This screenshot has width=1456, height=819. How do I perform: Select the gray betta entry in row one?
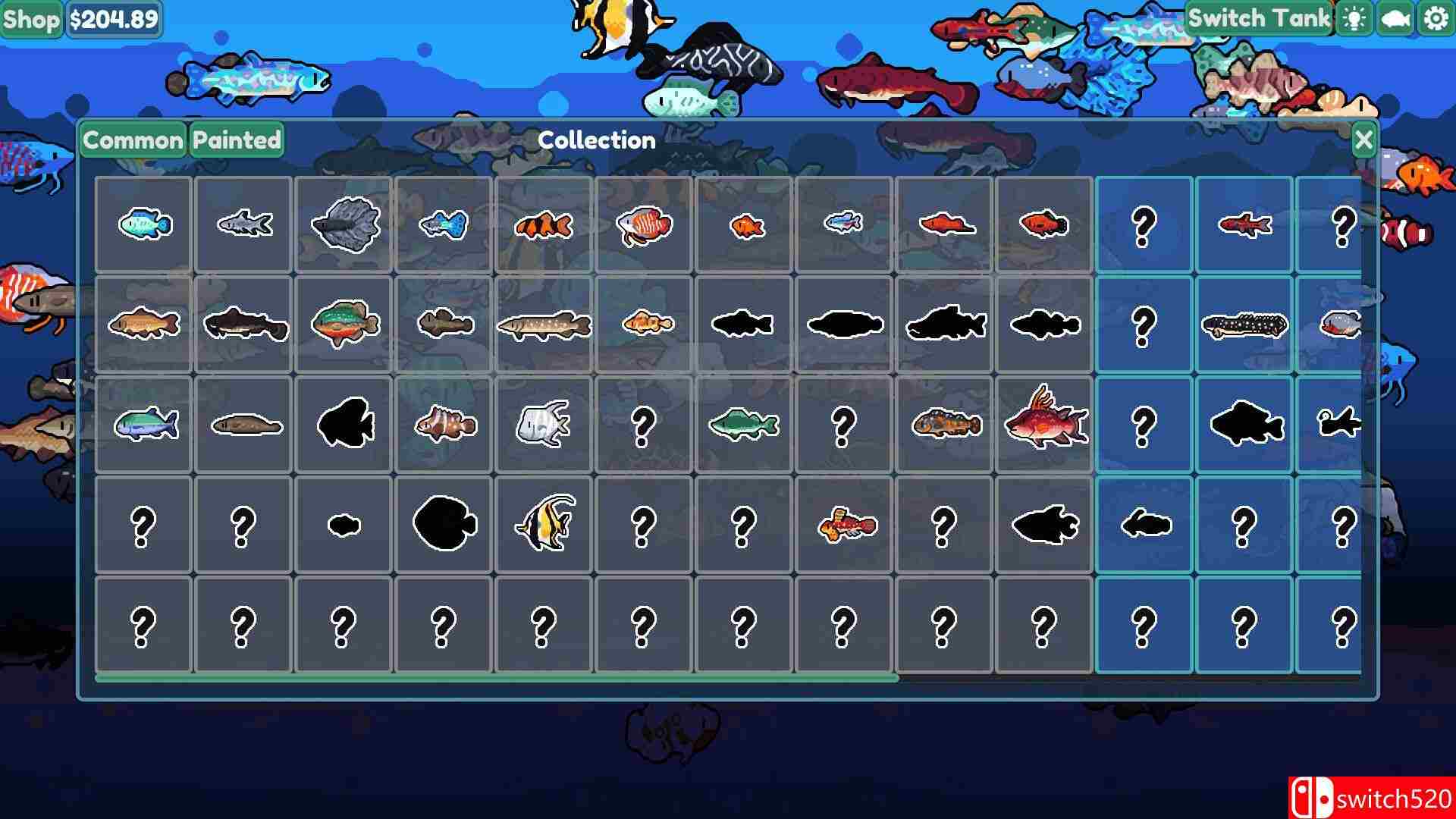click(344, 224)
